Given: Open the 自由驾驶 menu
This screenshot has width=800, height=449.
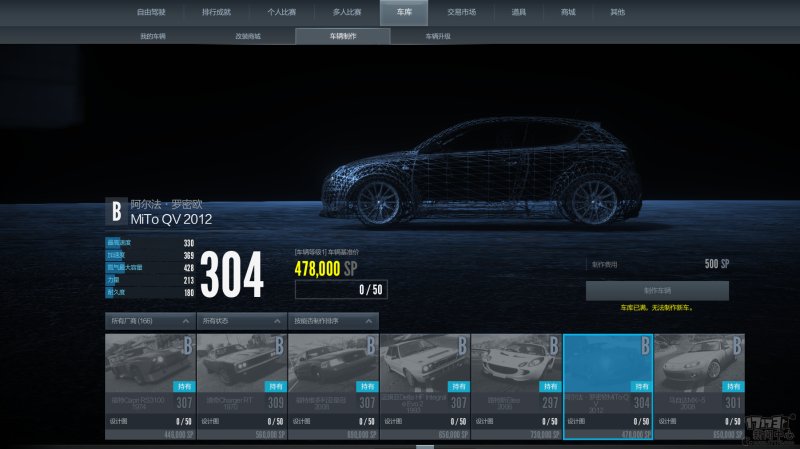Looking at the screenshot, I should (x=152, y=12).
